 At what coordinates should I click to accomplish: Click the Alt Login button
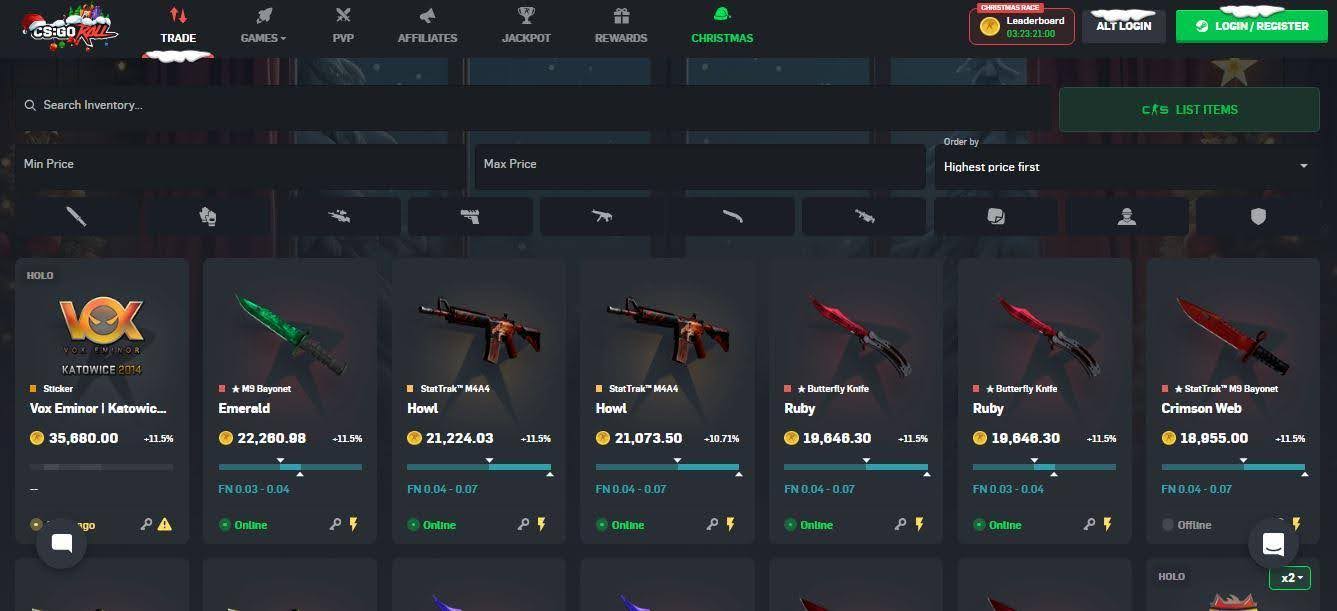click(1123, 26)
